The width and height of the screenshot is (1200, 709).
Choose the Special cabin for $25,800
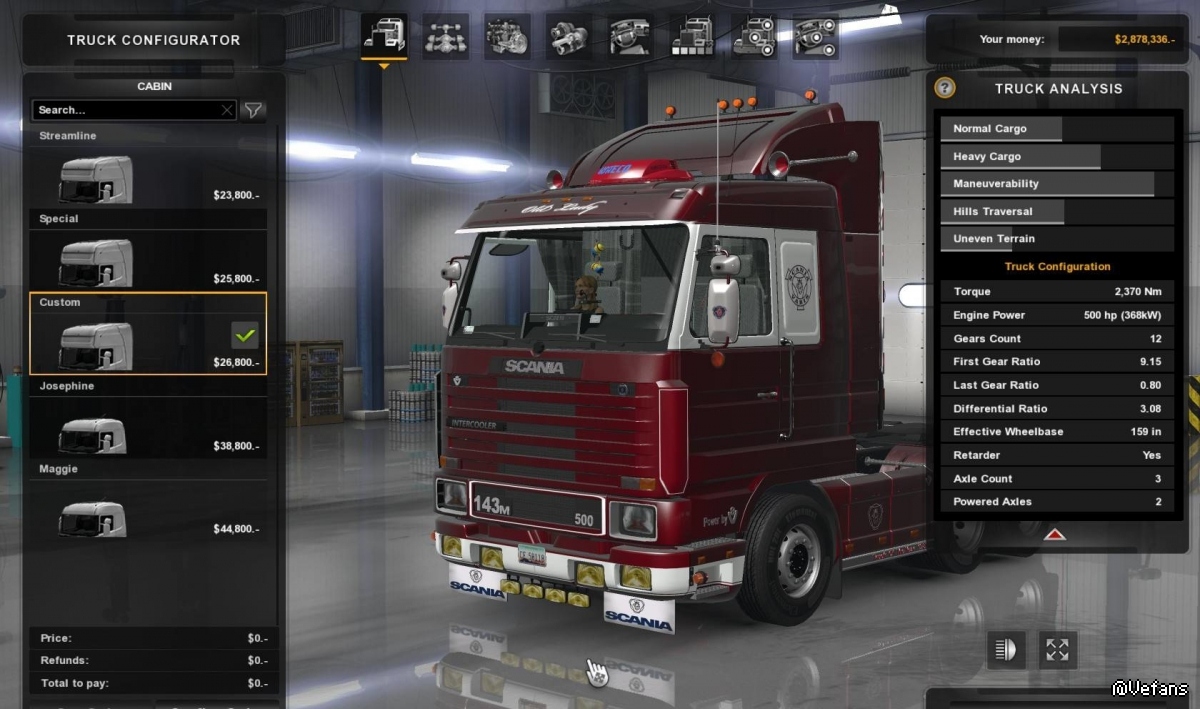point(148,261)
